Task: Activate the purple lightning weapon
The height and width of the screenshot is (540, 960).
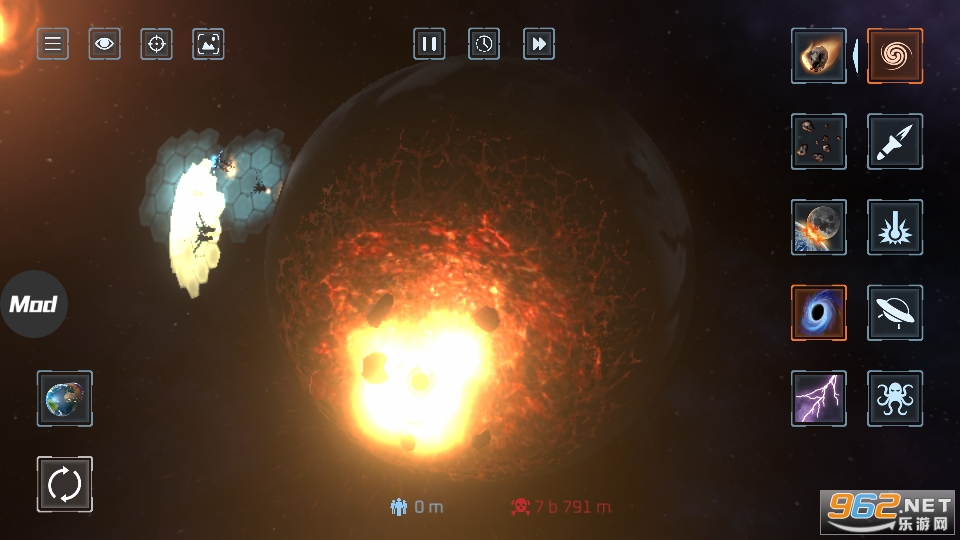Action: tap(819, 398)
